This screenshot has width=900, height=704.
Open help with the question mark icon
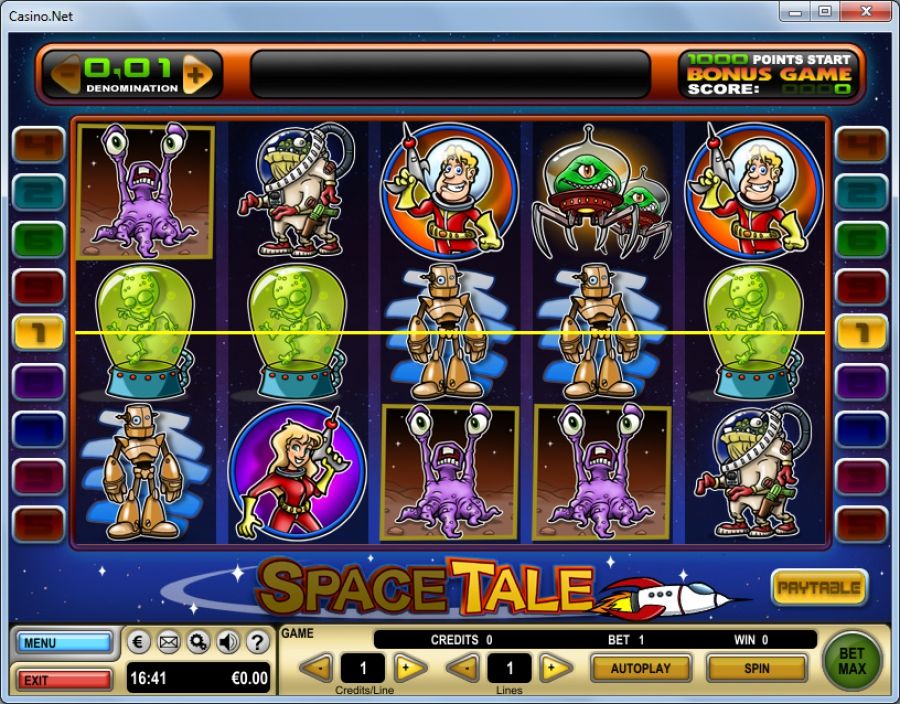(x=256, y=642)
